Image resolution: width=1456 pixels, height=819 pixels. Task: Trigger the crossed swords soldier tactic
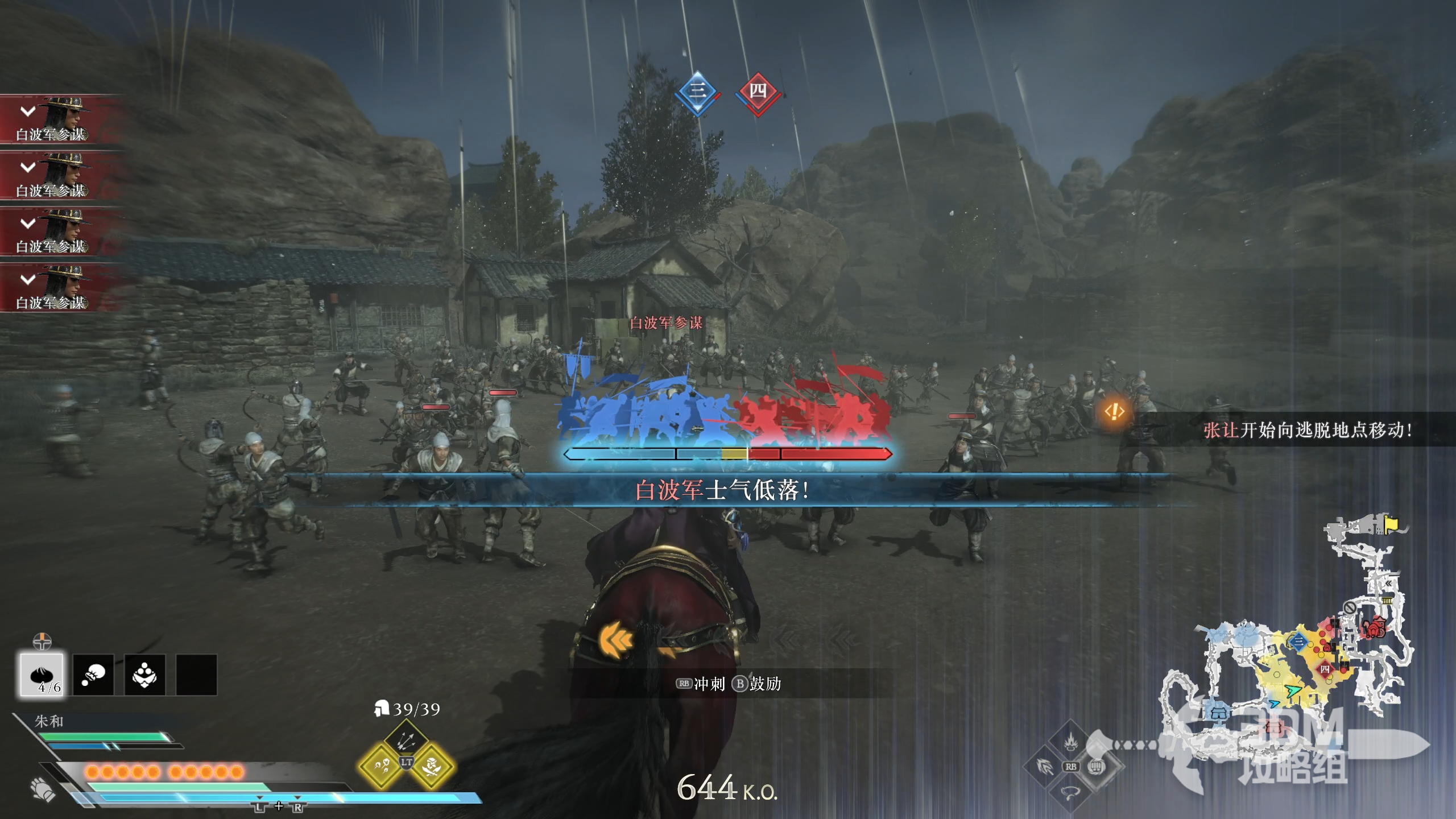pyautogui.click(x=433, y=767)
